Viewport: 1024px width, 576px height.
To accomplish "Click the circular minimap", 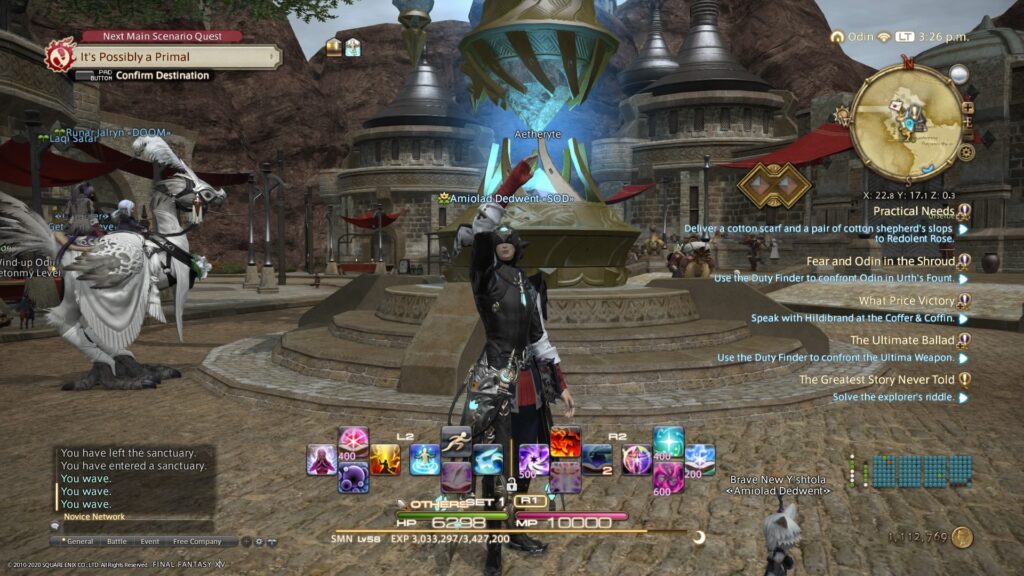I will (x=906, y=121).
